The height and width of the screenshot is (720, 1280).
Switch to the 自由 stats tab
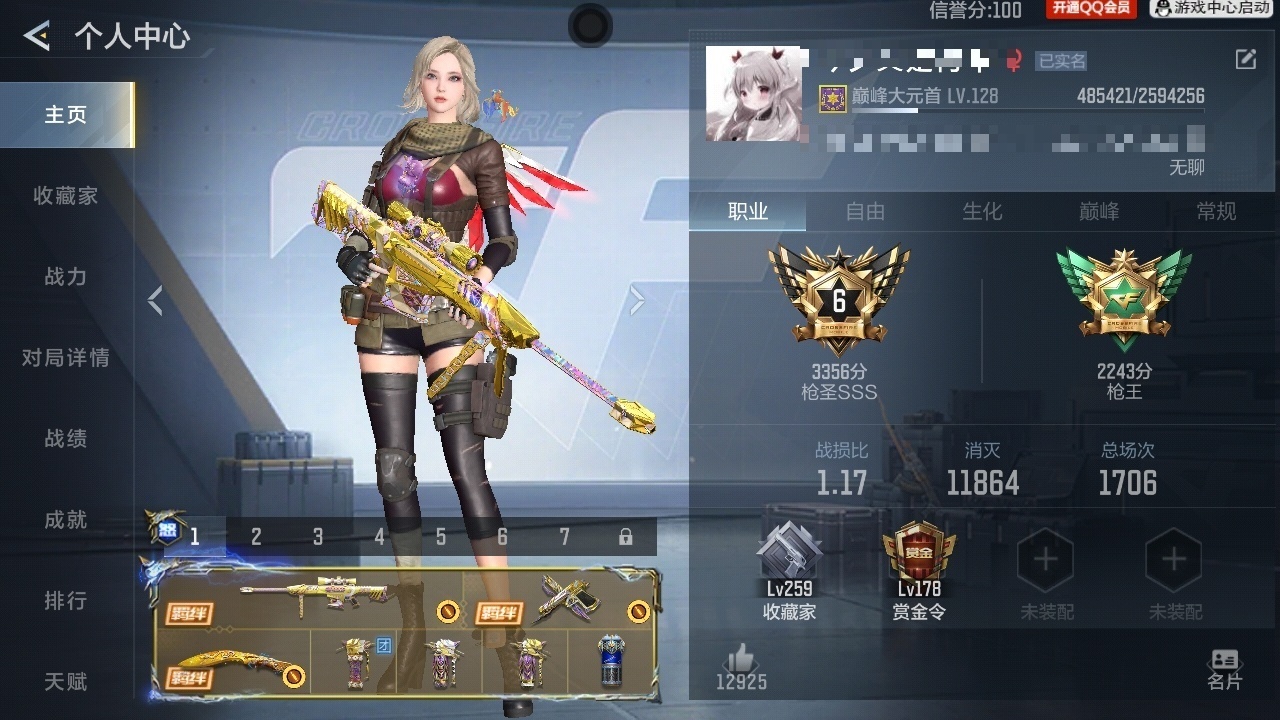pyautogui.click(x=865, y=211)
